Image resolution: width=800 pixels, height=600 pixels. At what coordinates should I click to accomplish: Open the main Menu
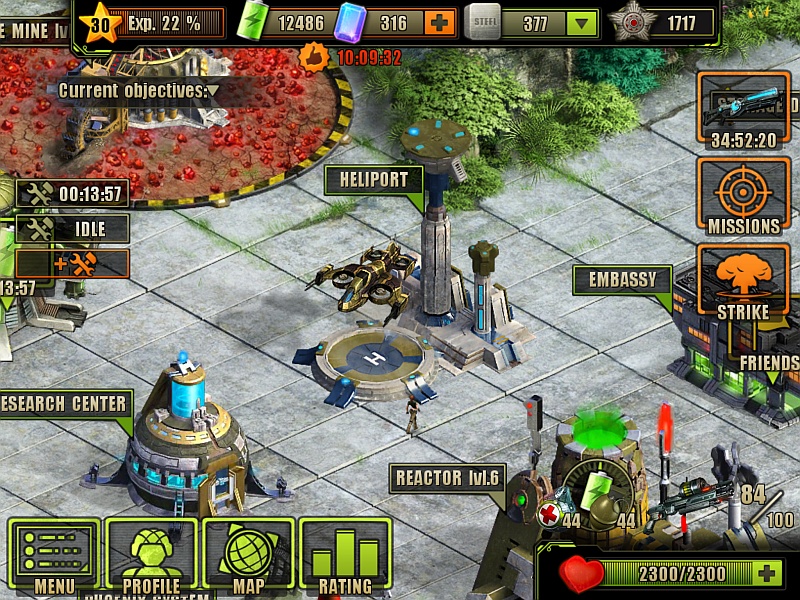pyautogui.click(x=54, y=556)
